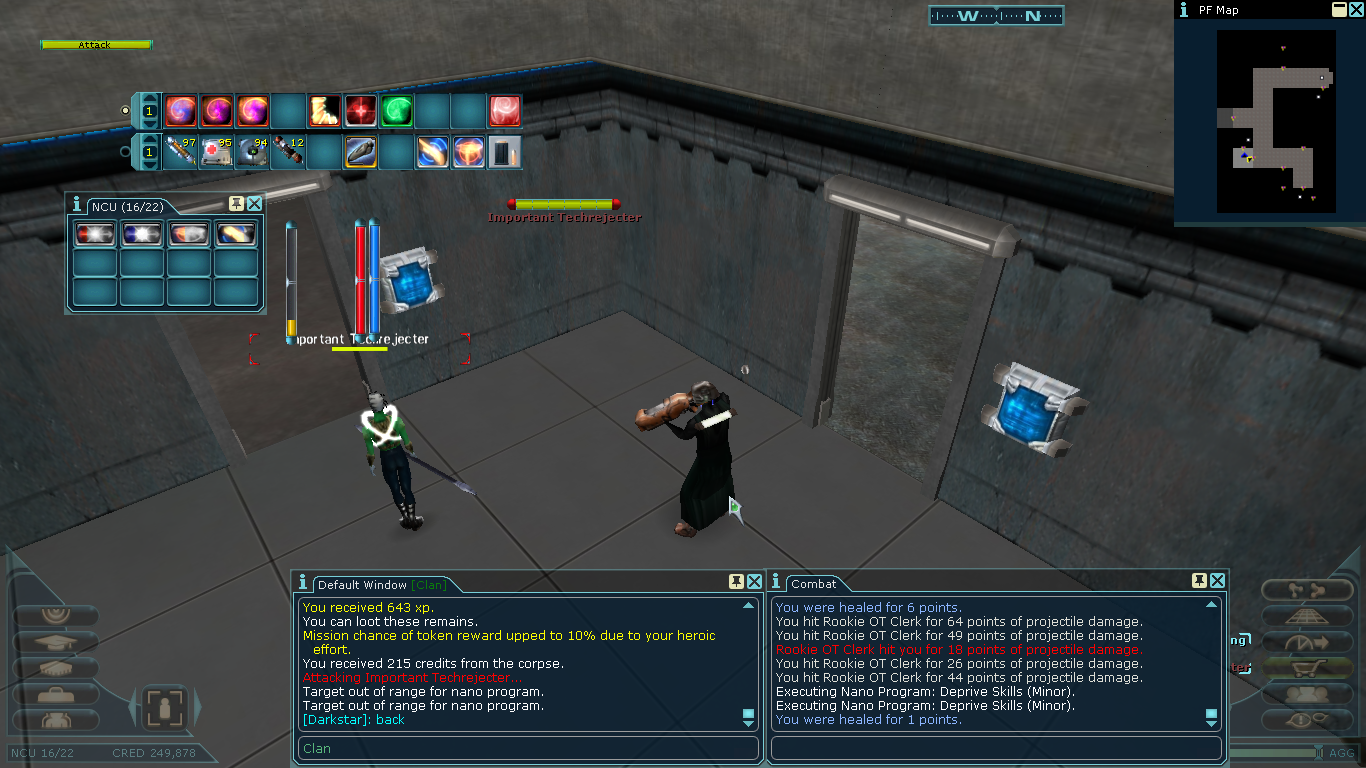Focus the Clan chat input field
This screenshot has width=1366, height=768.
528,748
